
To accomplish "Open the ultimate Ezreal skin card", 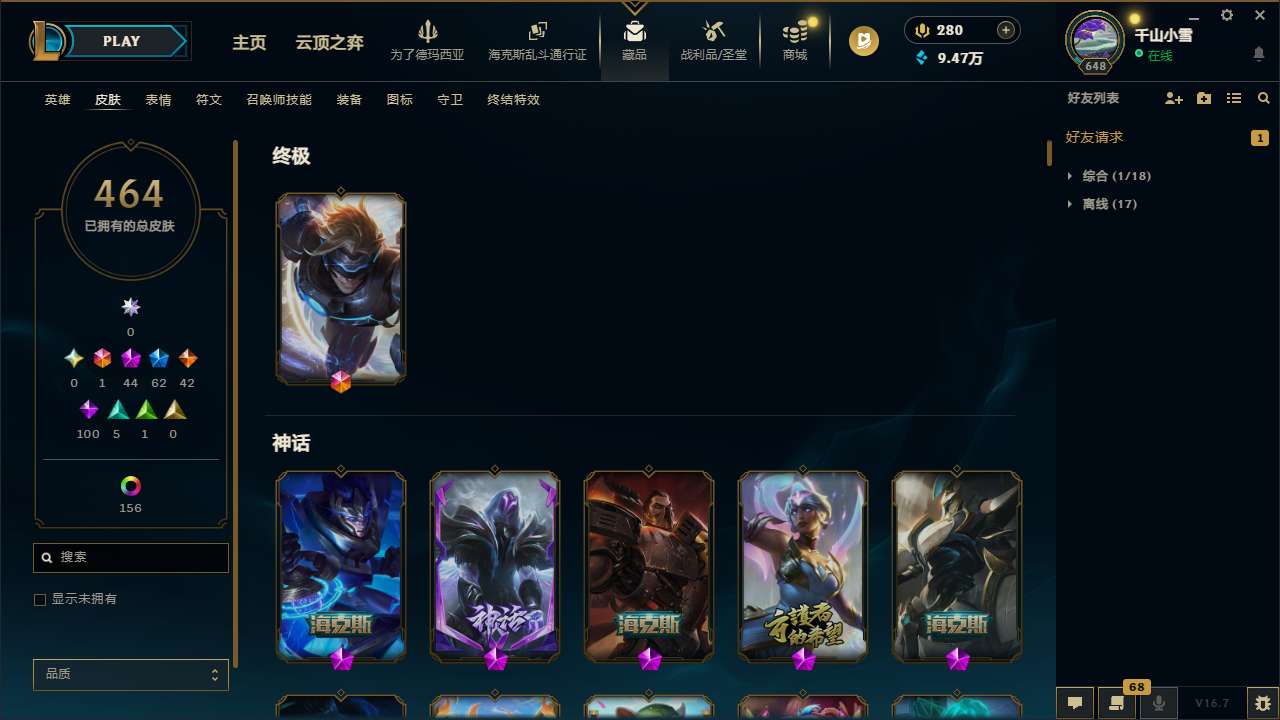I will [x=340, y=288].
